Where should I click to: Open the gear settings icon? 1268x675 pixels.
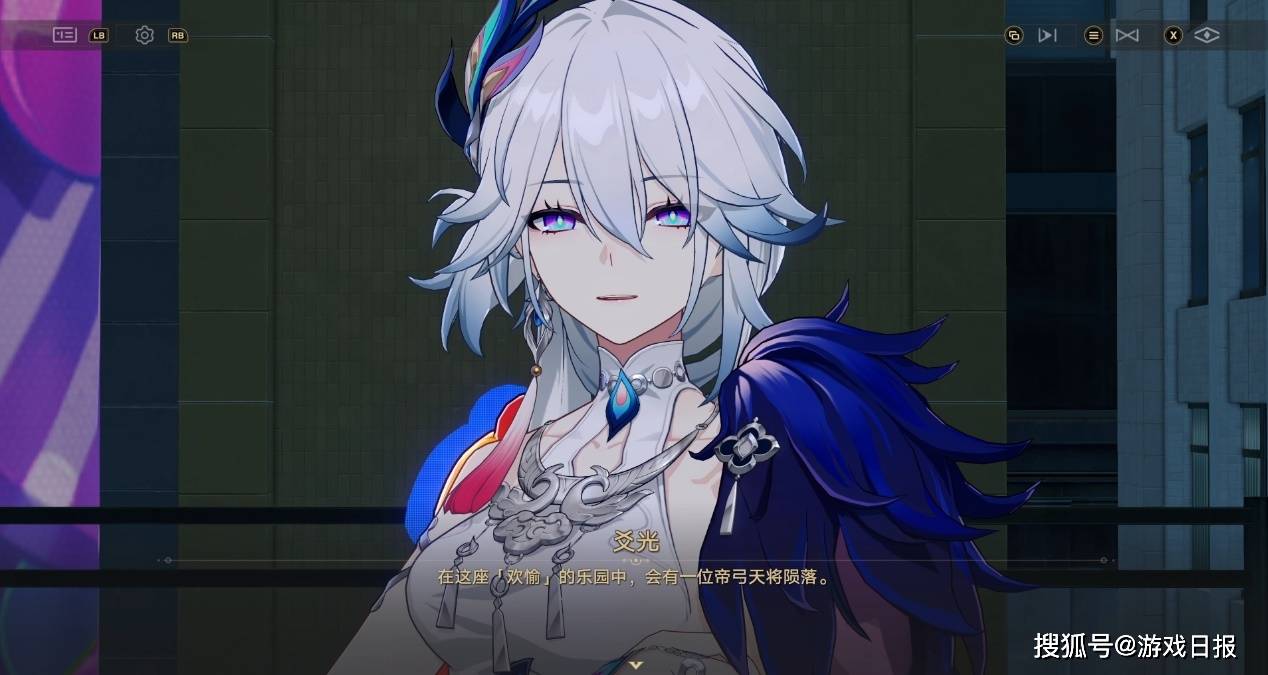(x=145, y=36)
